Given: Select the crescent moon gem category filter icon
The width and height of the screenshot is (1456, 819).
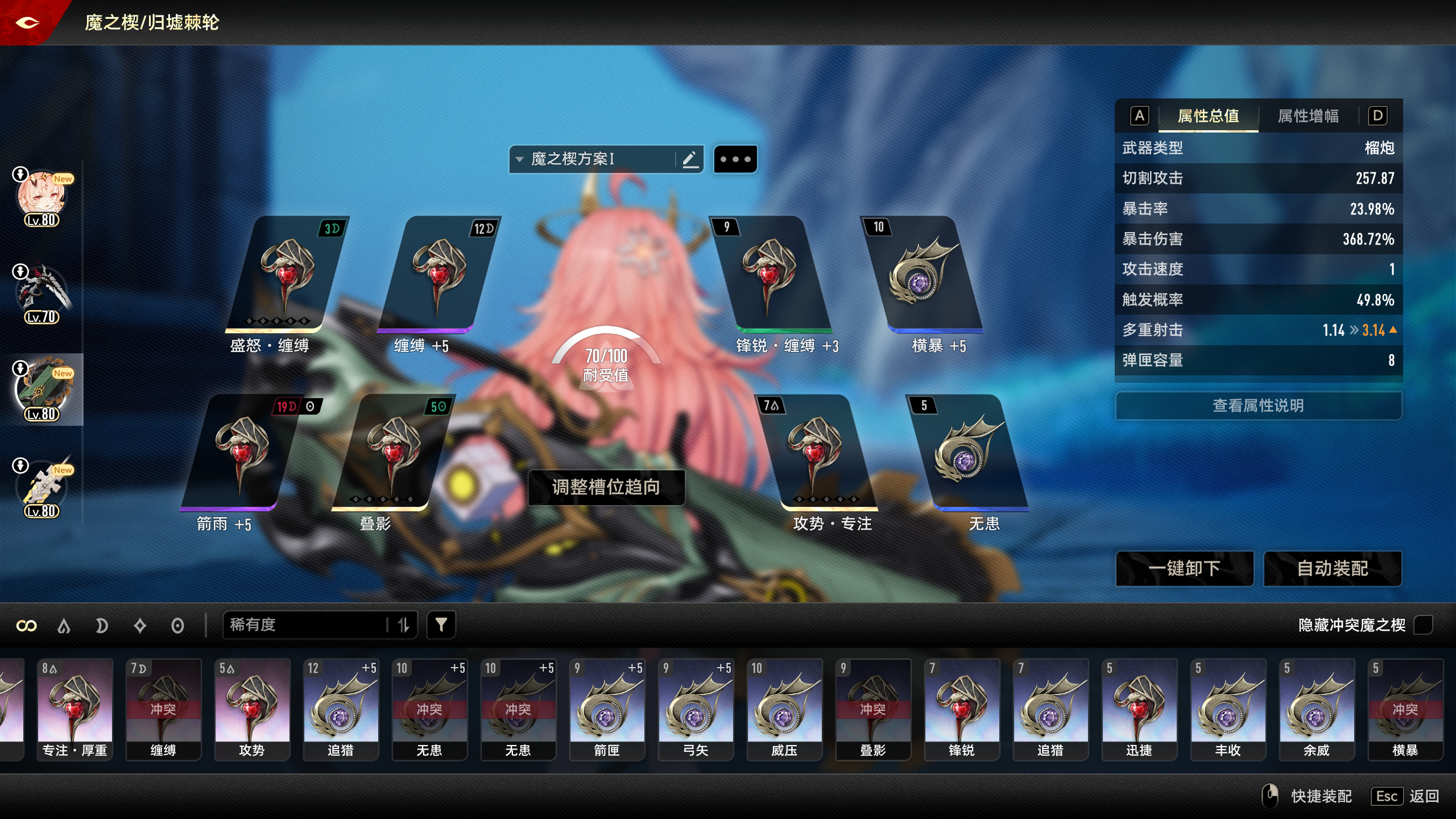Looking at the screenshot, I should click(102, 625).
